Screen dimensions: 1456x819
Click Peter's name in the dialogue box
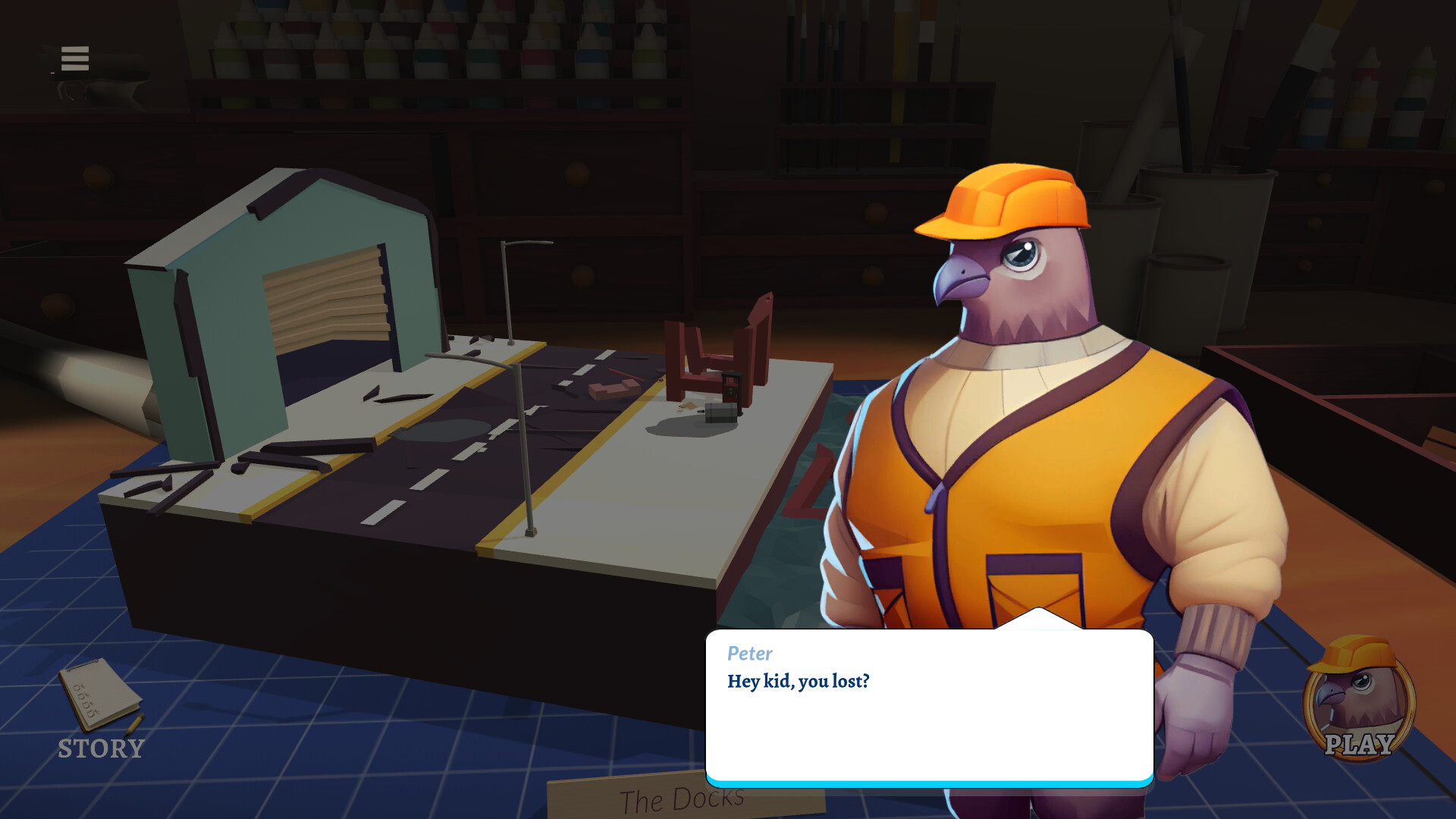749,654
